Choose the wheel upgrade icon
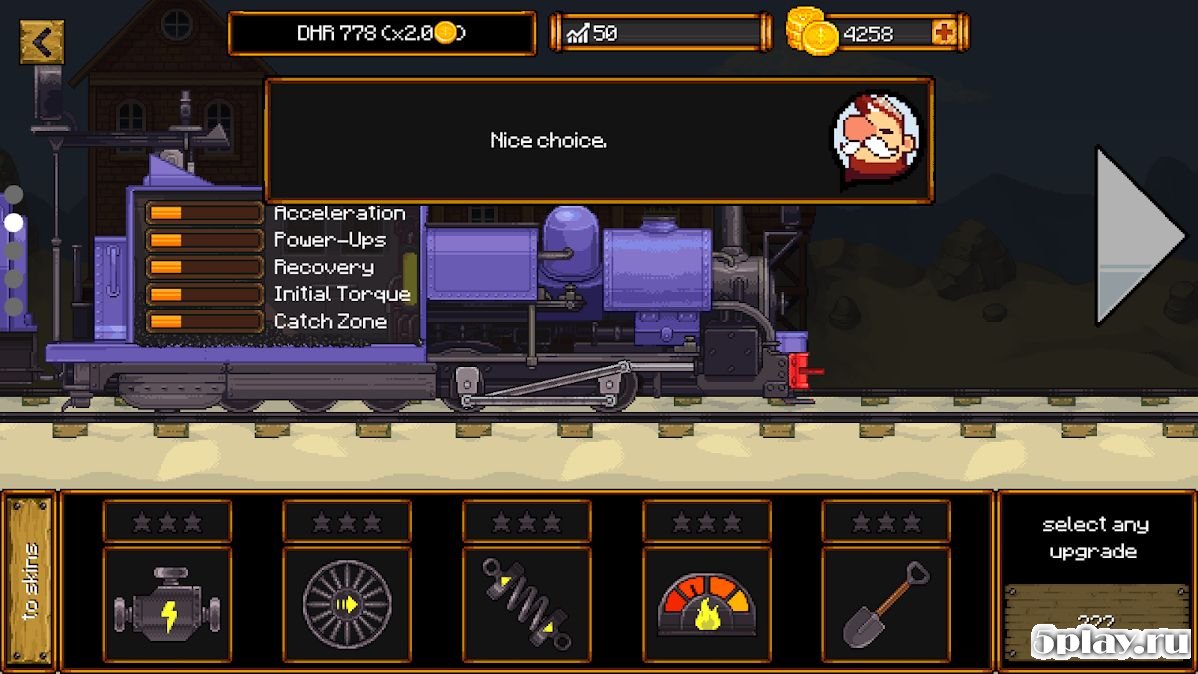Screen dimensions: 1198x674 346,604
